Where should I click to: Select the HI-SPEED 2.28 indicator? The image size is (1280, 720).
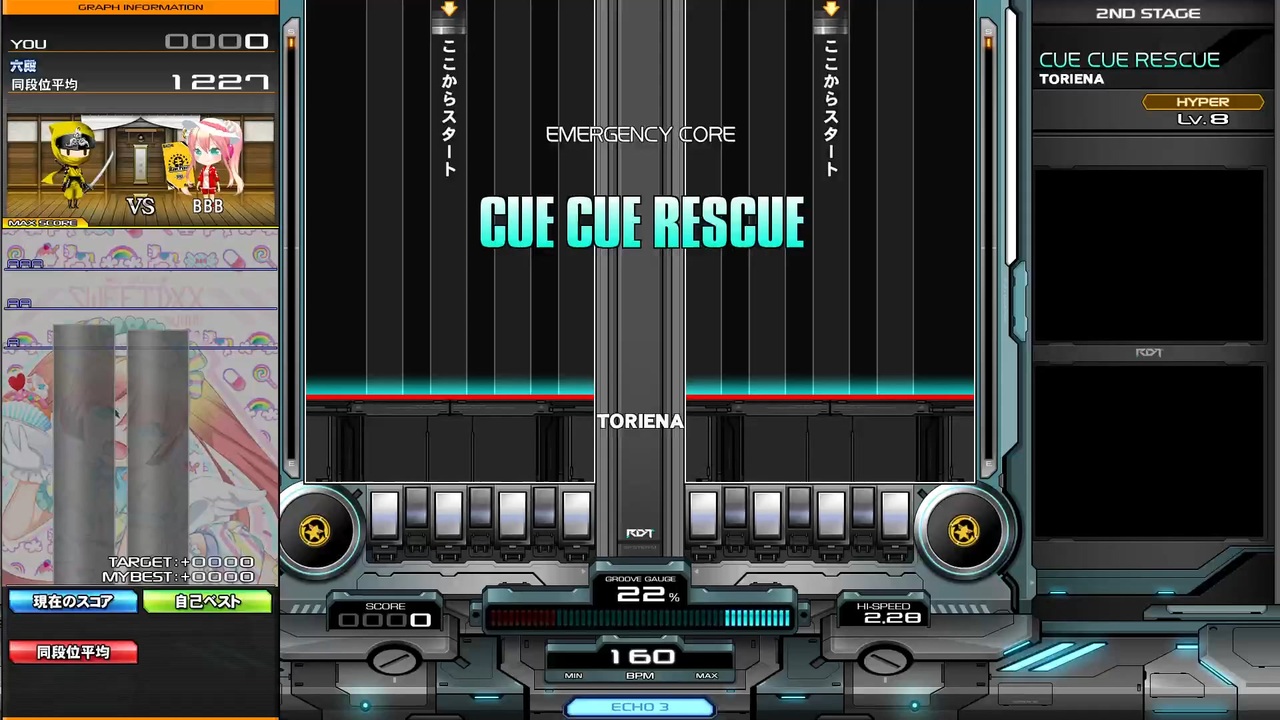point(884,612)
